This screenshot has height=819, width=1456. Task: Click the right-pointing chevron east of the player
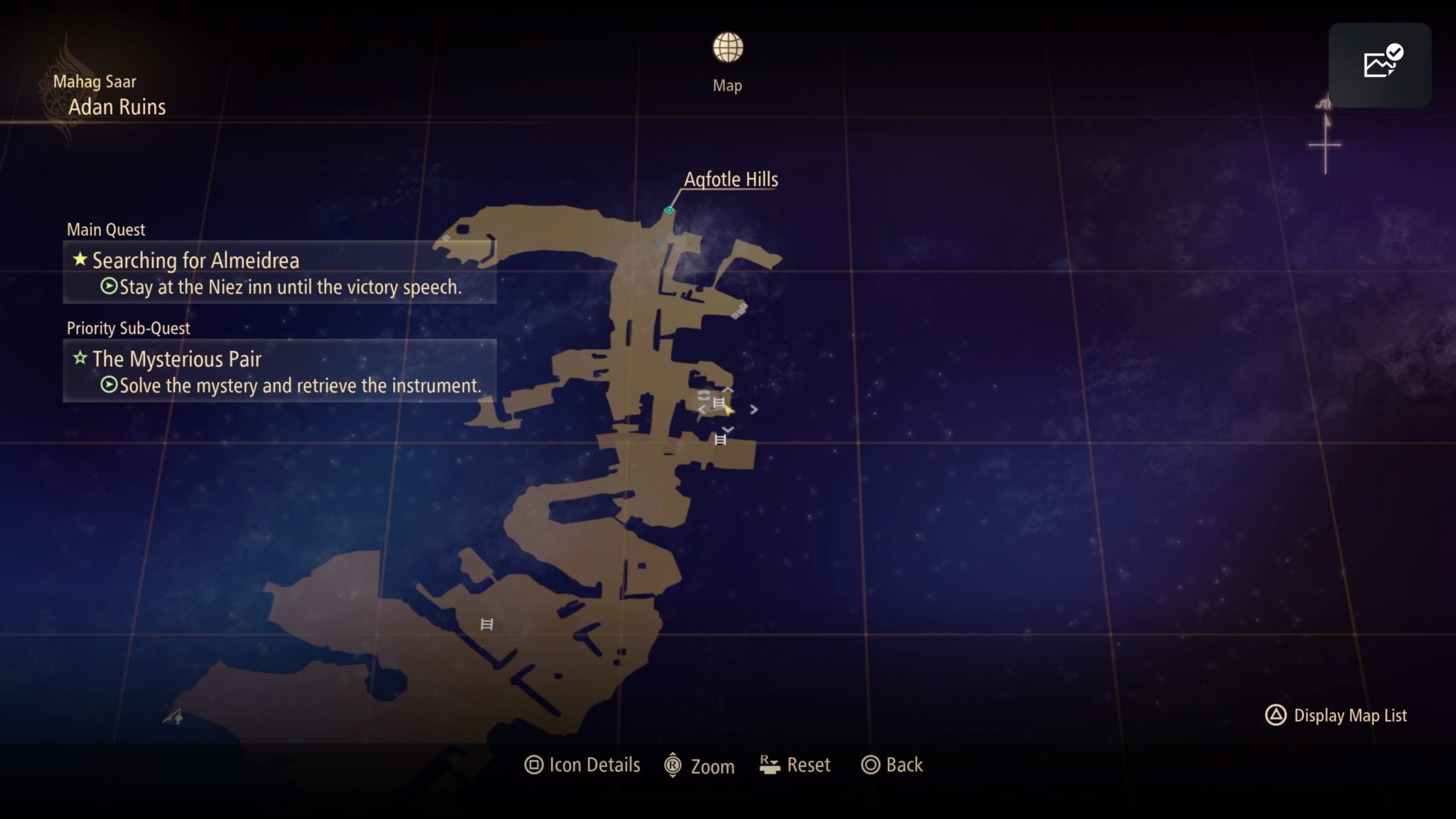click(754, 410)
